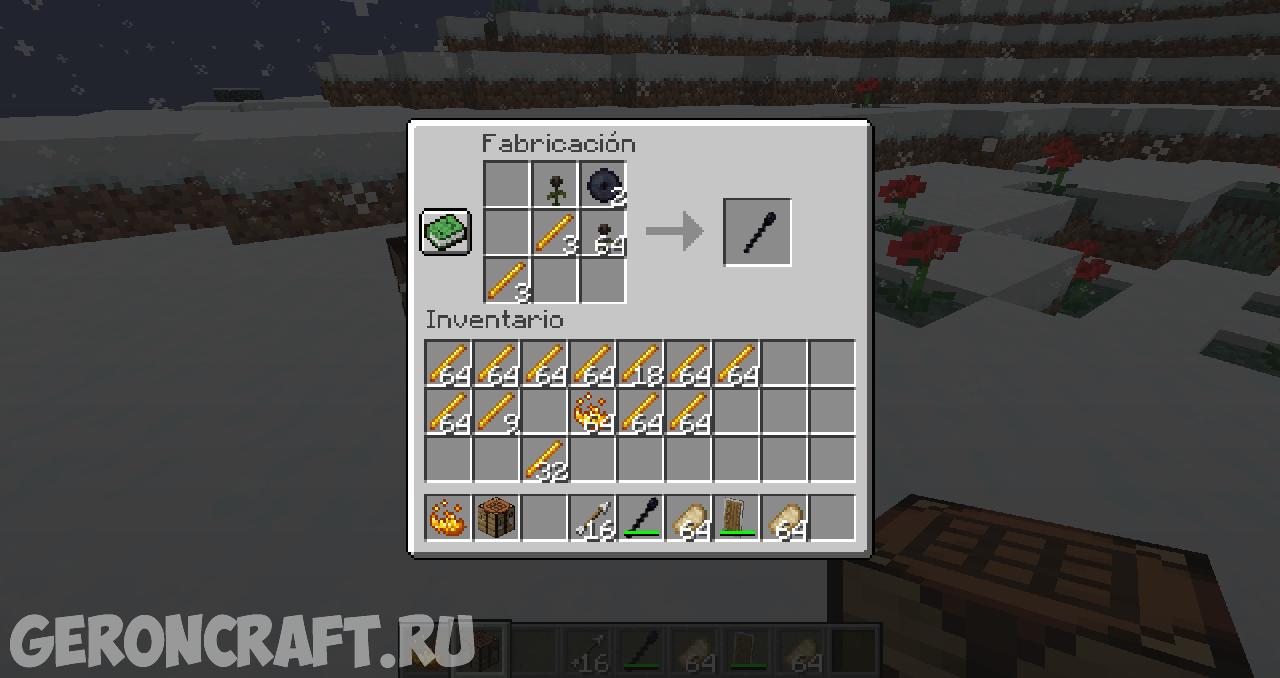Pick up the wither rose in the grid
Screen dimensions: 1280x678
click(556, 185)
